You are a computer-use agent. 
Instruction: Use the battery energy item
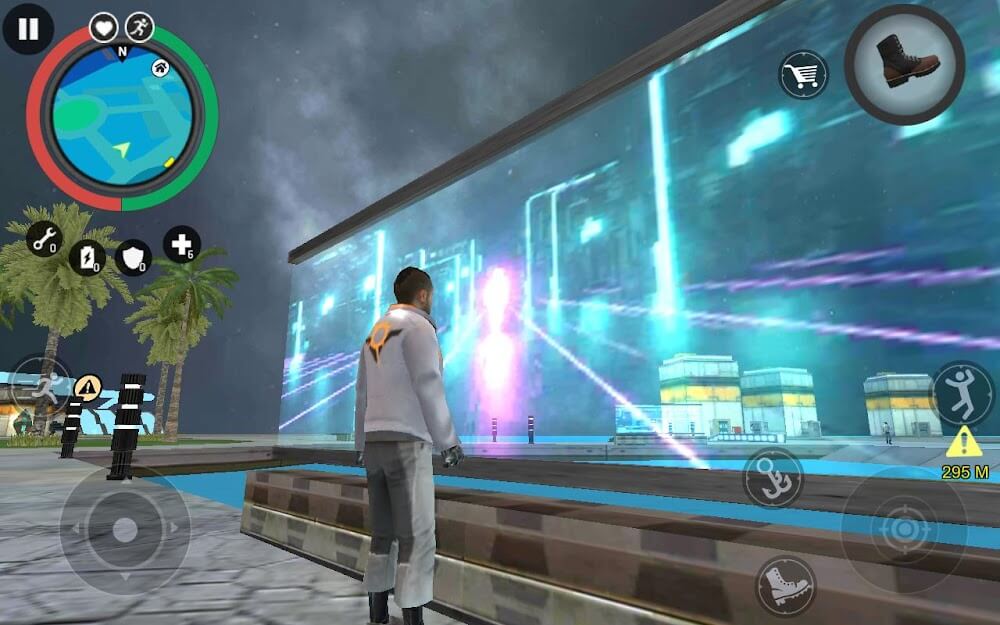(x=87, y=257)
